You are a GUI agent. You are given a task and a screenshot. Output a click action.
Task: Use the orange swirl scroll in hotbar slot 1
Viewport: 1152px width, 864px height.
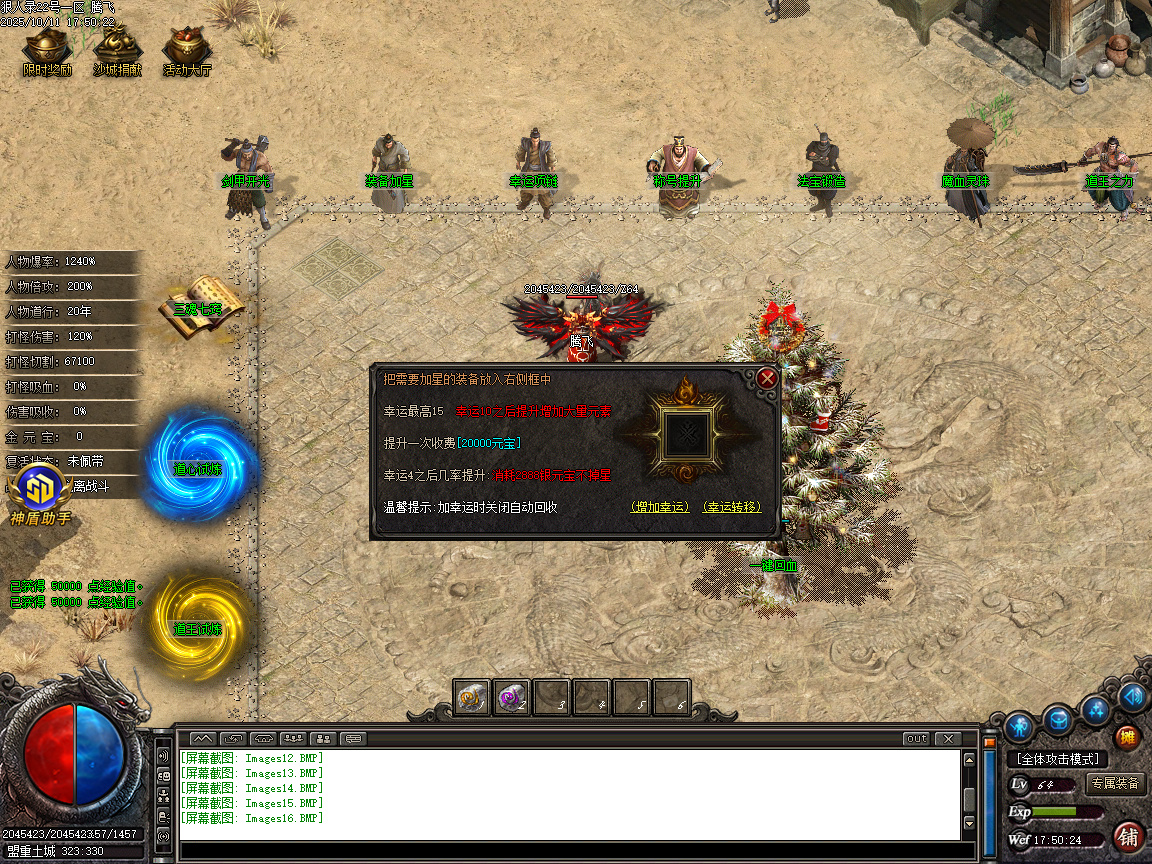tap(472, 698)
